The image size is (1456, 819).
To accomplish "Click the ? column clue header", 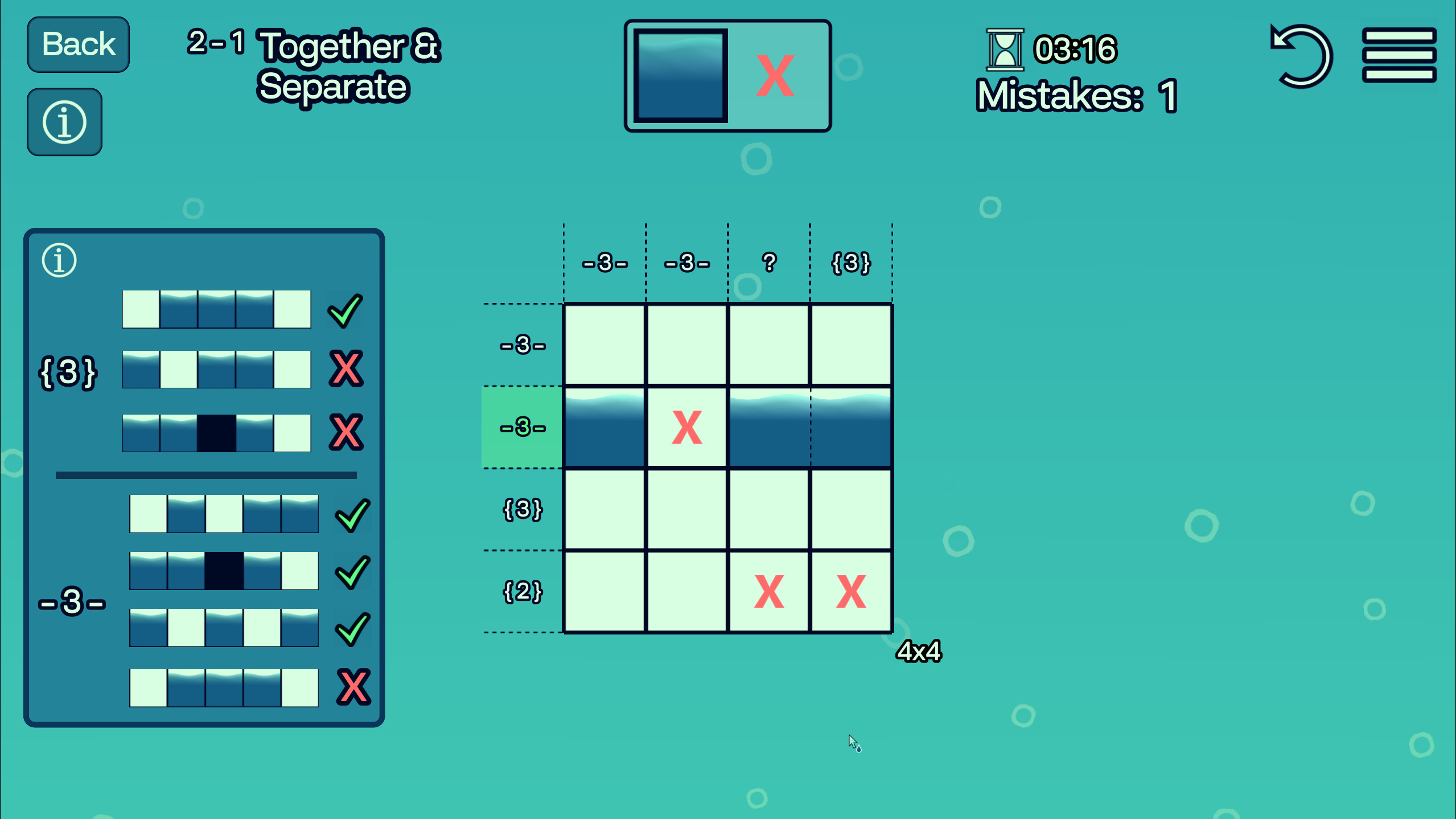I will click(x=769, y=262).
